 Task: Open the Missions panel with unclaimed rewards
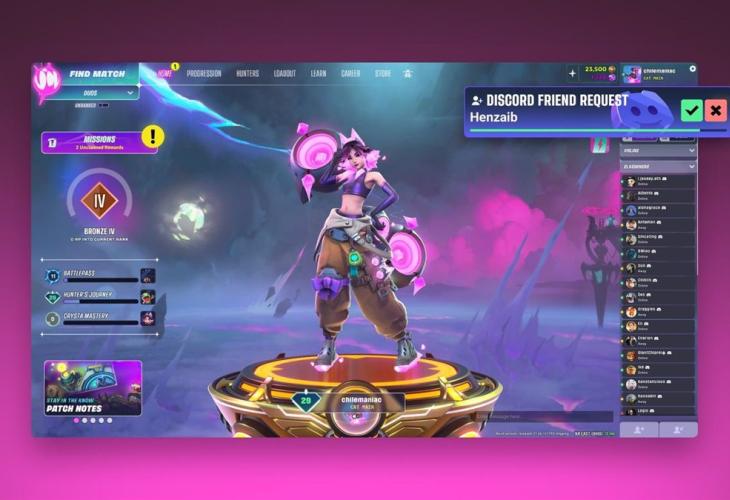click(99, 142)
